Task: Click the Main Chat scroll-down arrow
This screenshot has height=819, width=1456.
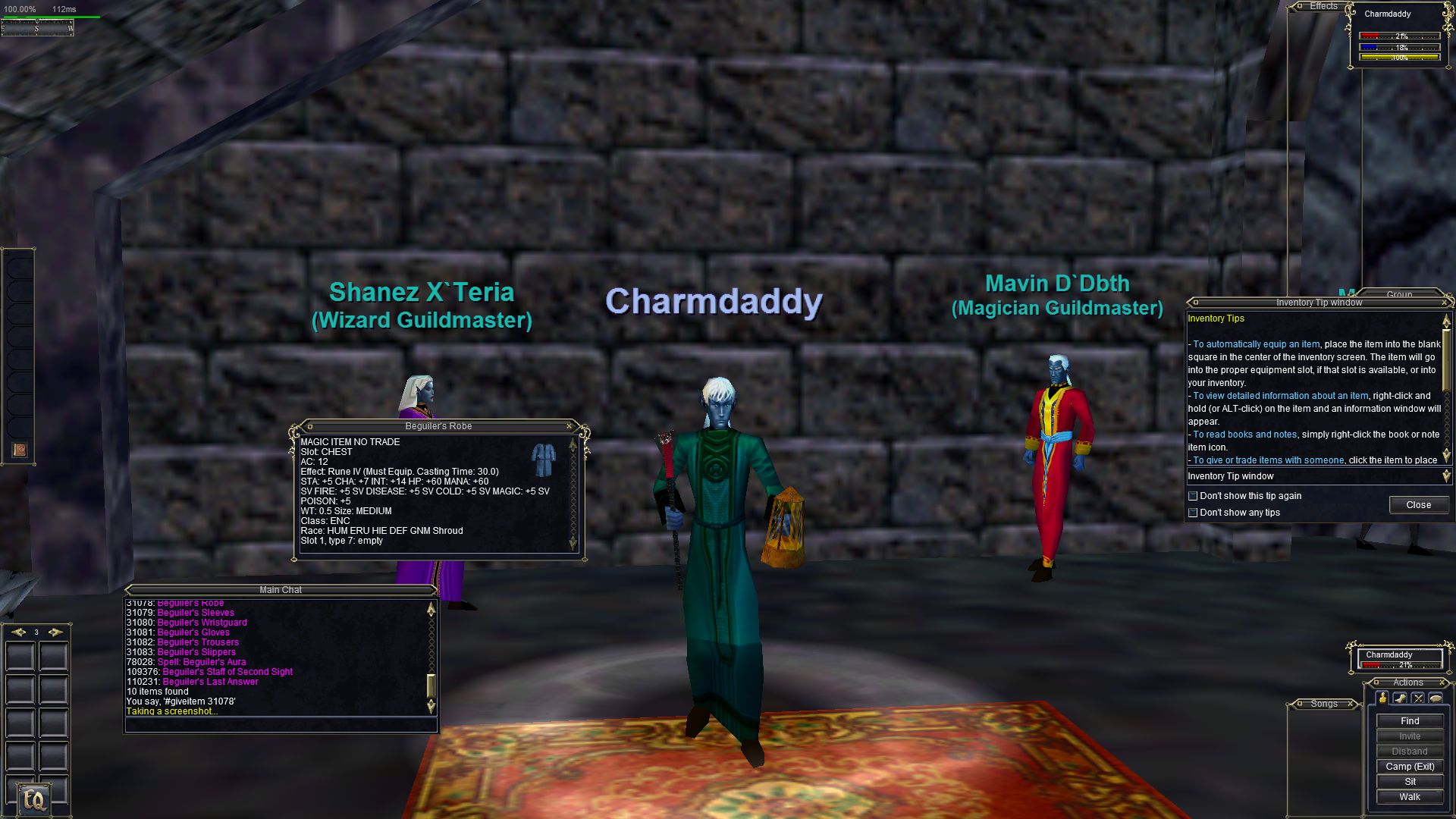Action: coord(431,707)
